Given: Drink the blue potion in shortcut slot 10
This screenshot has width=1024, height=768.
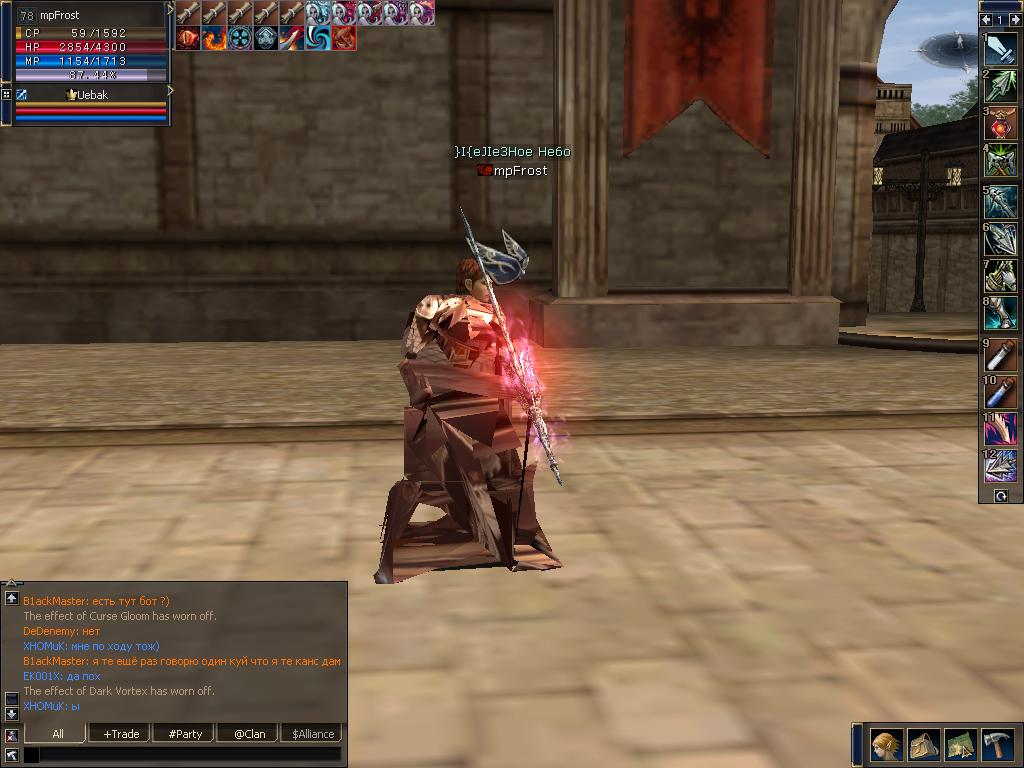Looking at the screenshot, I should pyautogui.click(x=1001, y=391).
